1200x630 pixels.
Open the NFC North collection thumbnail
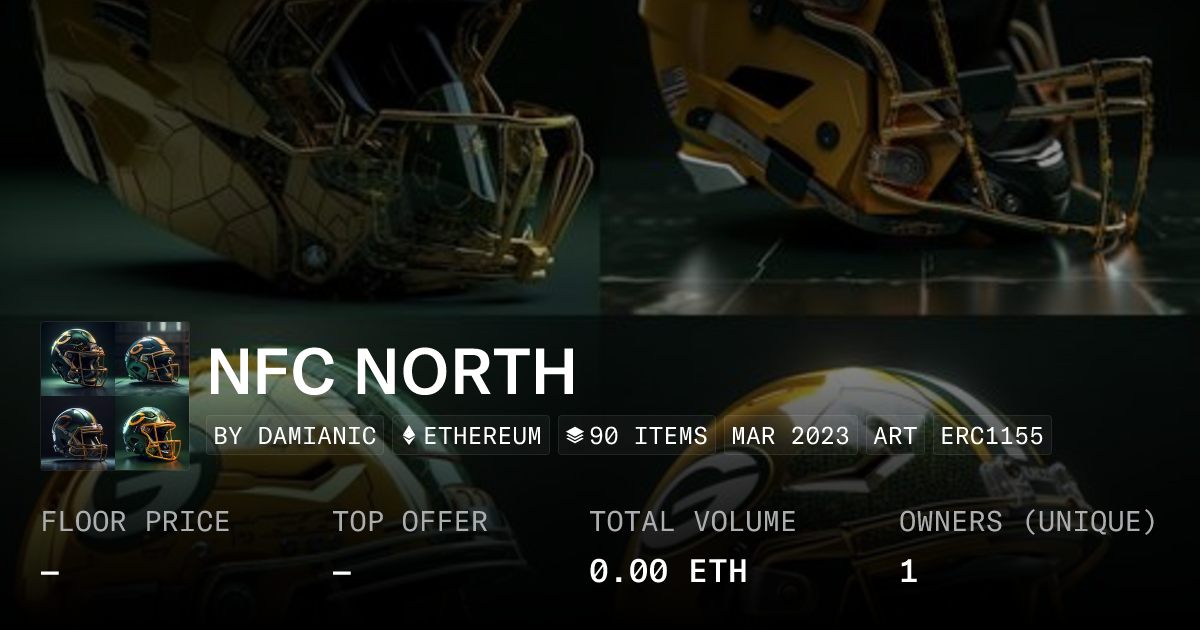[115, 396]
